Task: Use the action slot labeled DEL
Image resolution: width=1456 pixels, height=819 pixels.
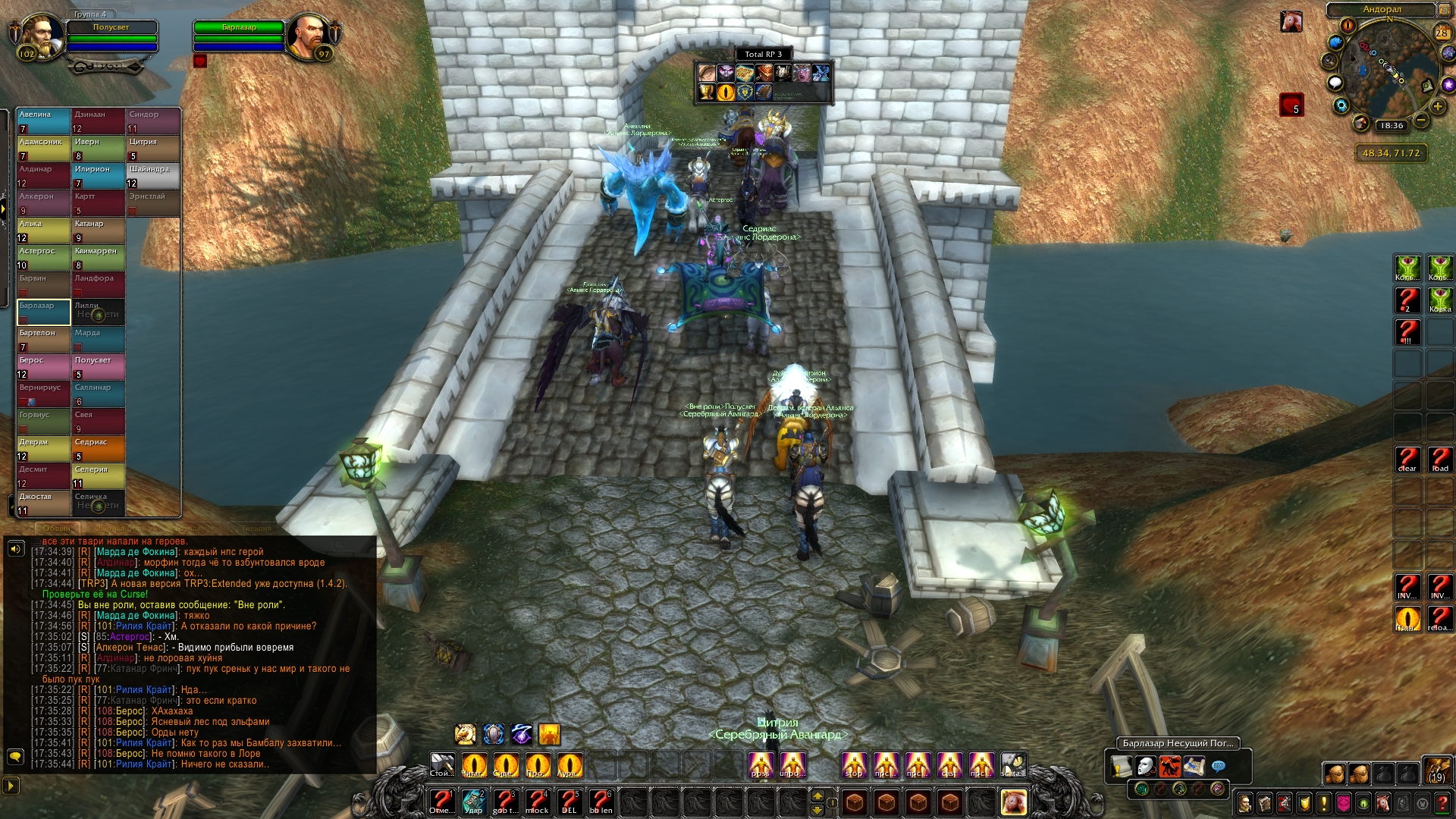Action: (569, 802)
